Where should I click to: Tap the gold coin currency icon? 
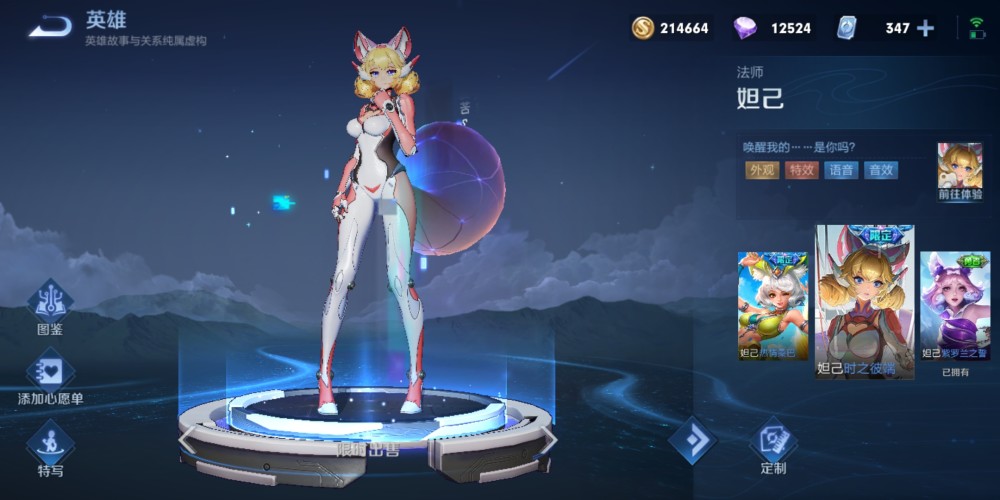click(x=643, y=28)
